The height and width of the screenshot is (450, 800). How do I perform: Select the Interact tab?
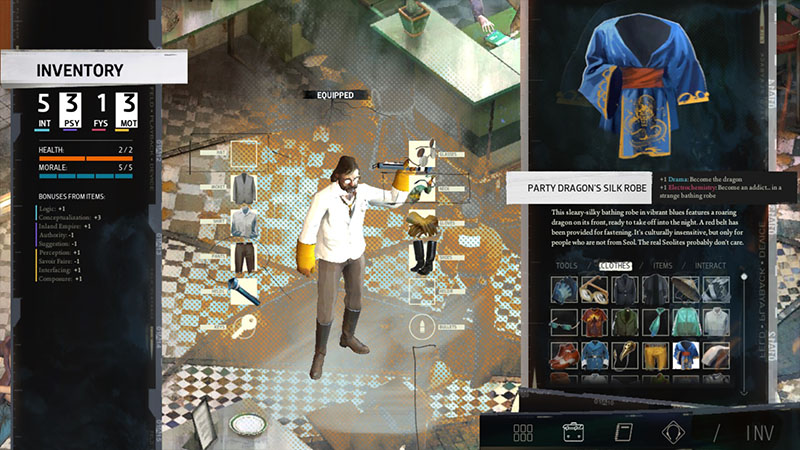pos(711,266)
